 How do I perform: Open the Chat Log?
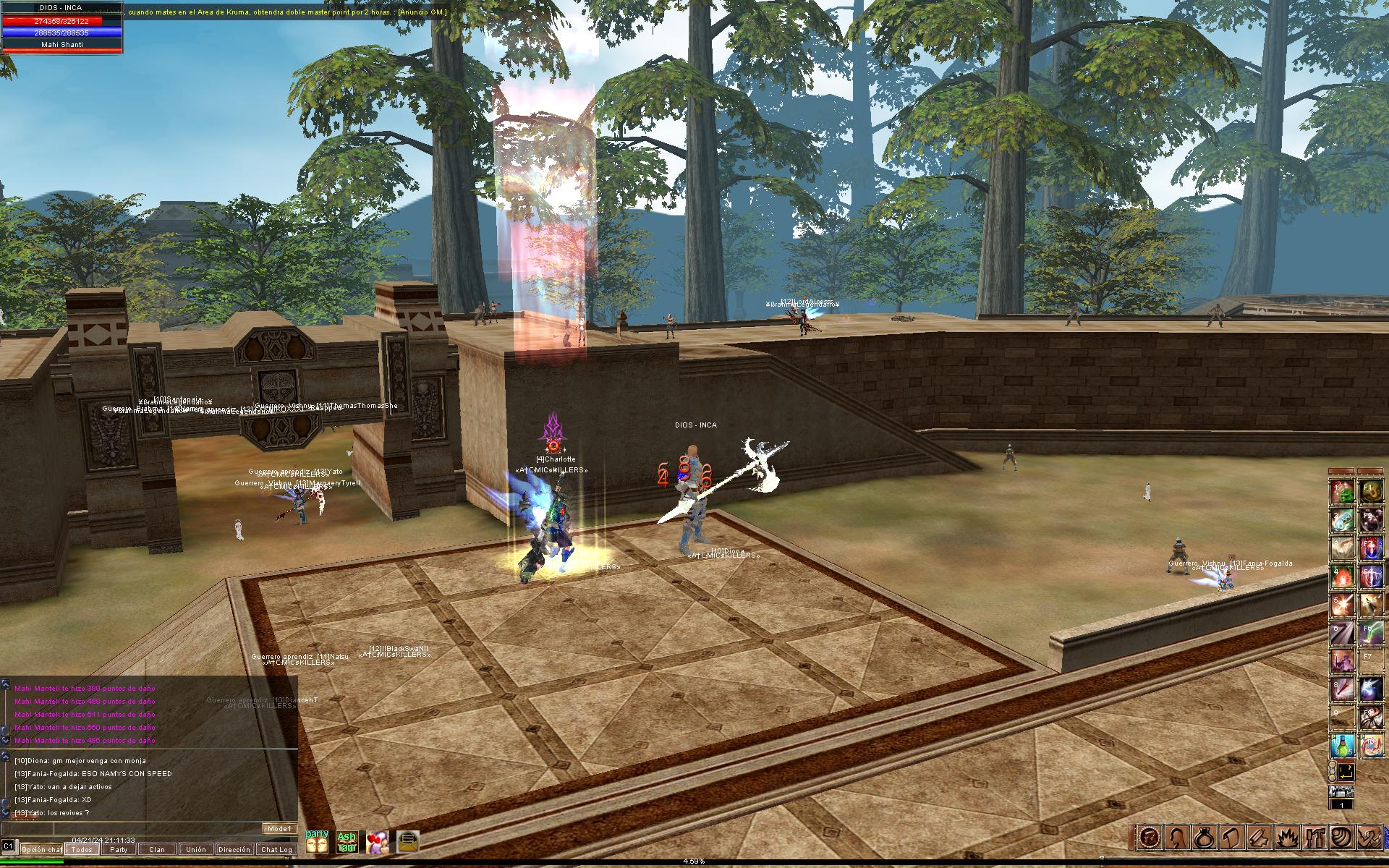[276, 849]
